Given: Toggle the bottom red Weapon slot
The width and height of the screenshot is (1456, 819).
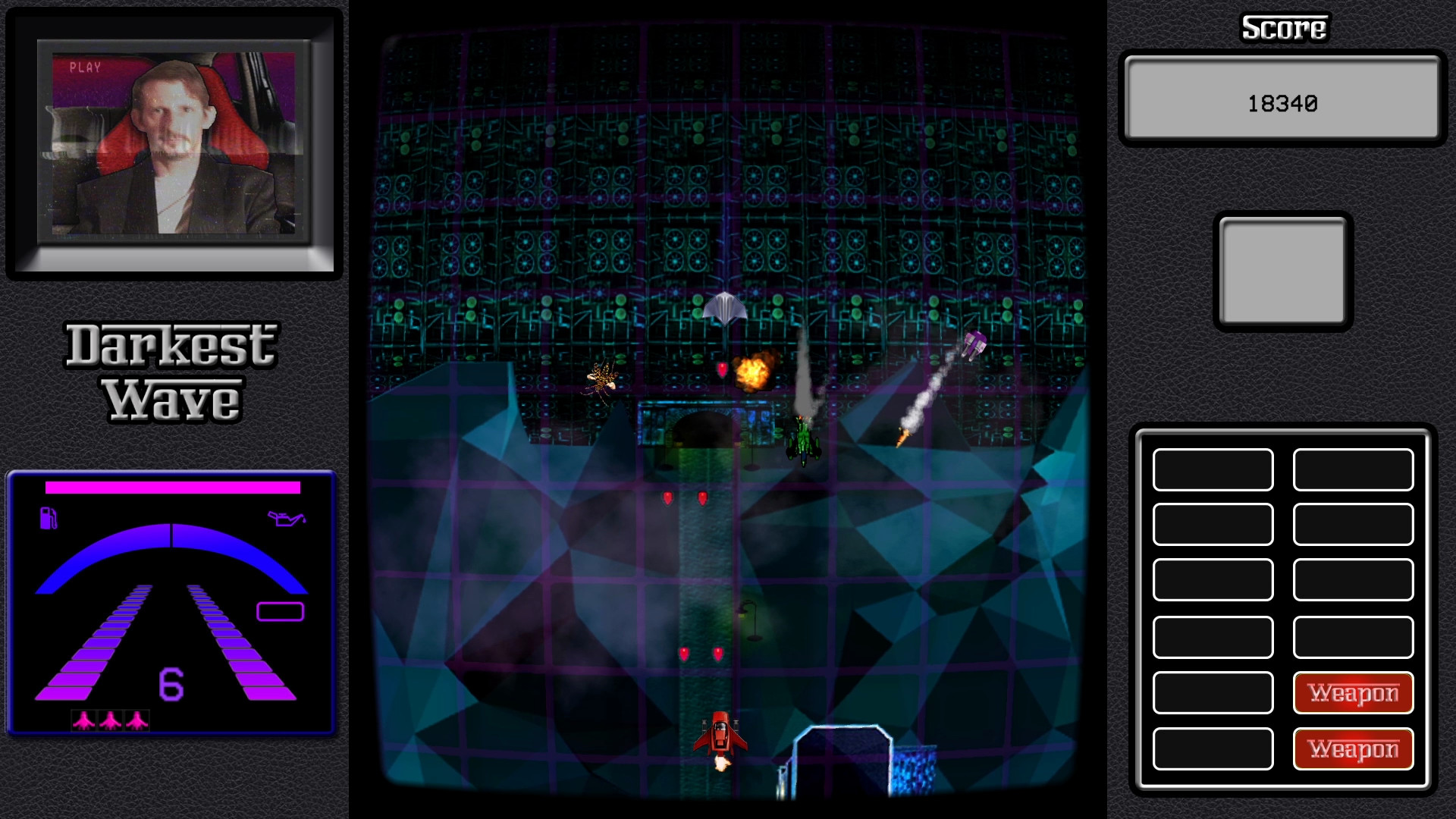Looking at the screenshot, I should (x=1353, y=749).
